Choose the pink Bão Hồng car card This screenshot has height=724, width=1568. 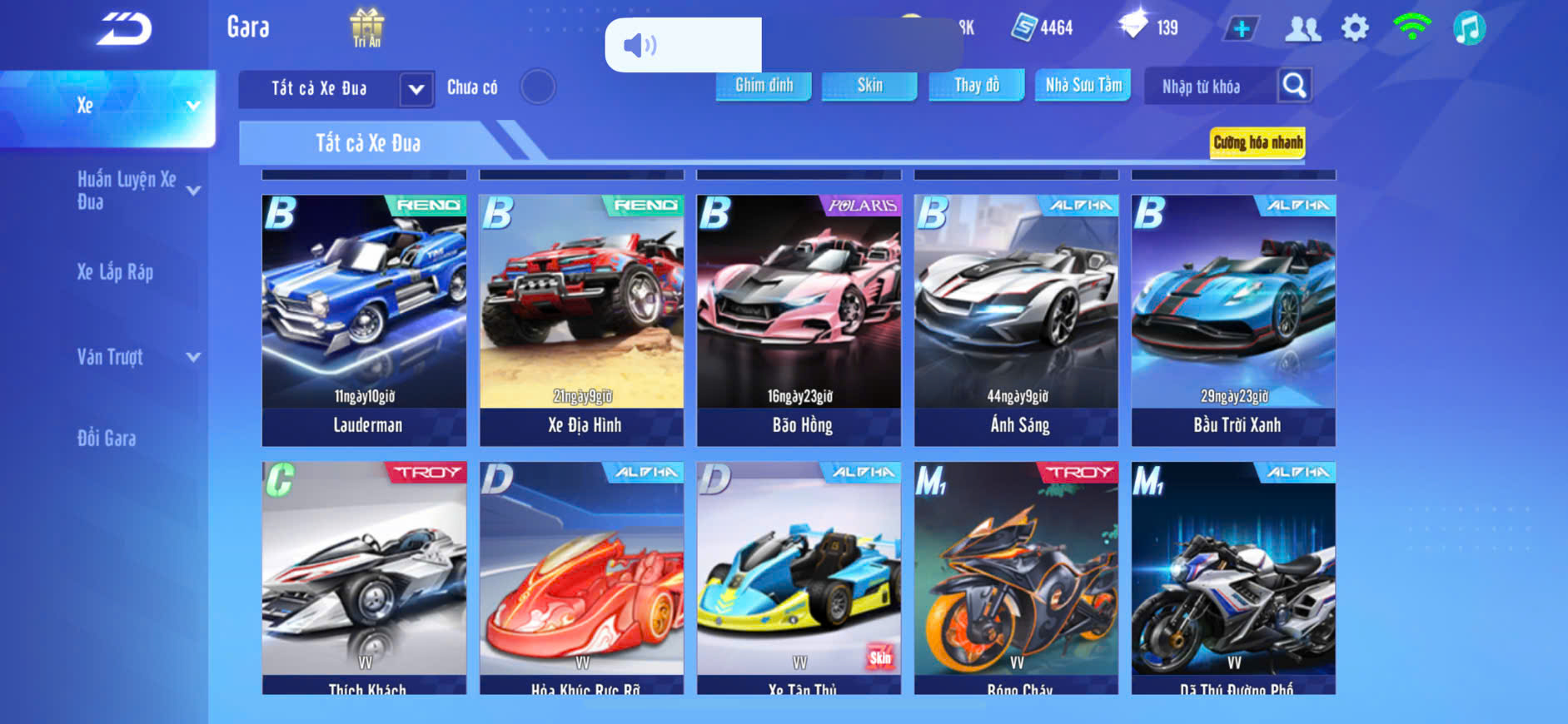click(799, 320)
